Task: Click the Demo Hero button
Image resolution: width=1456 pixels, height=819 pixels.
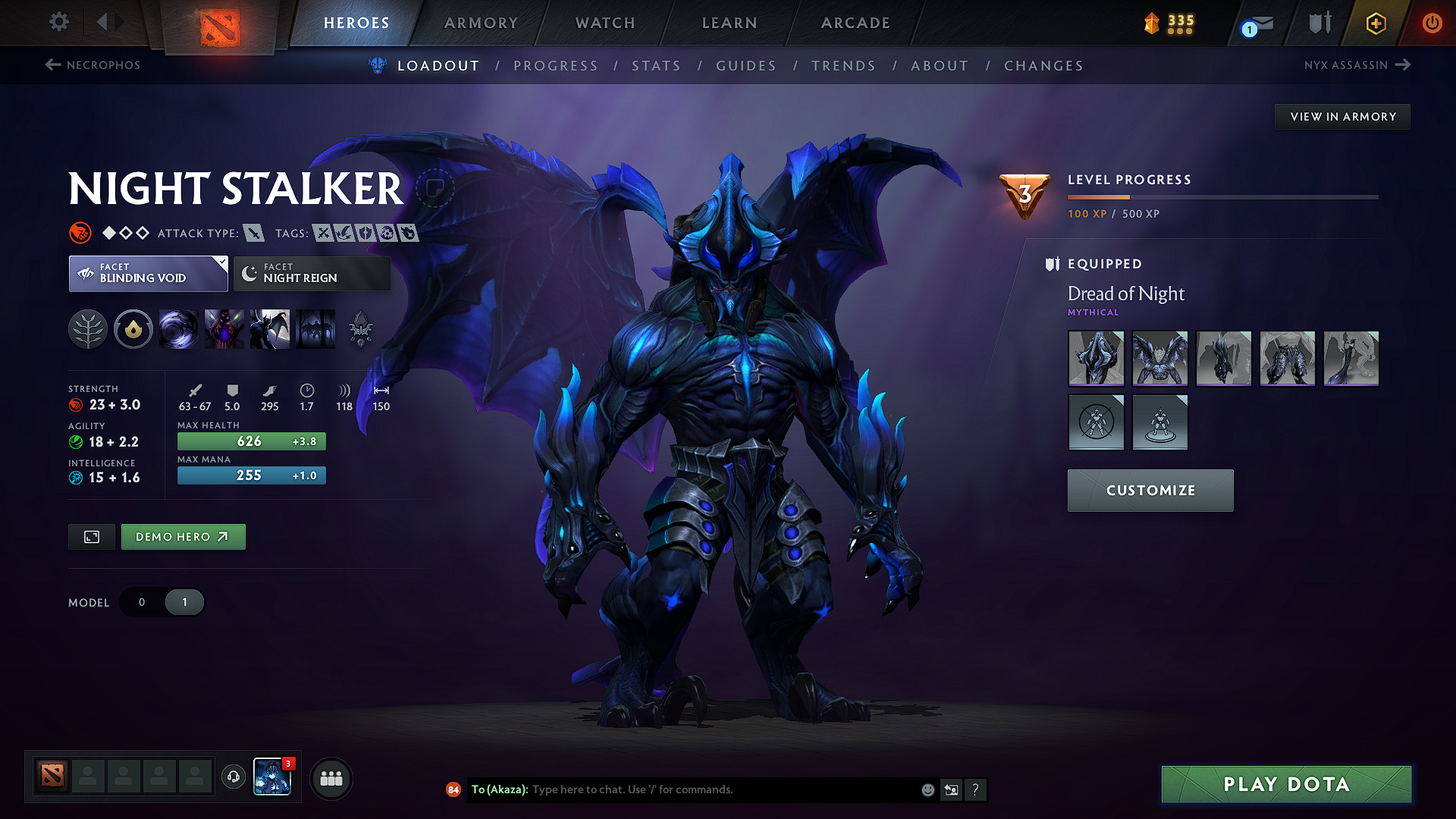Action: coord(183,536)
